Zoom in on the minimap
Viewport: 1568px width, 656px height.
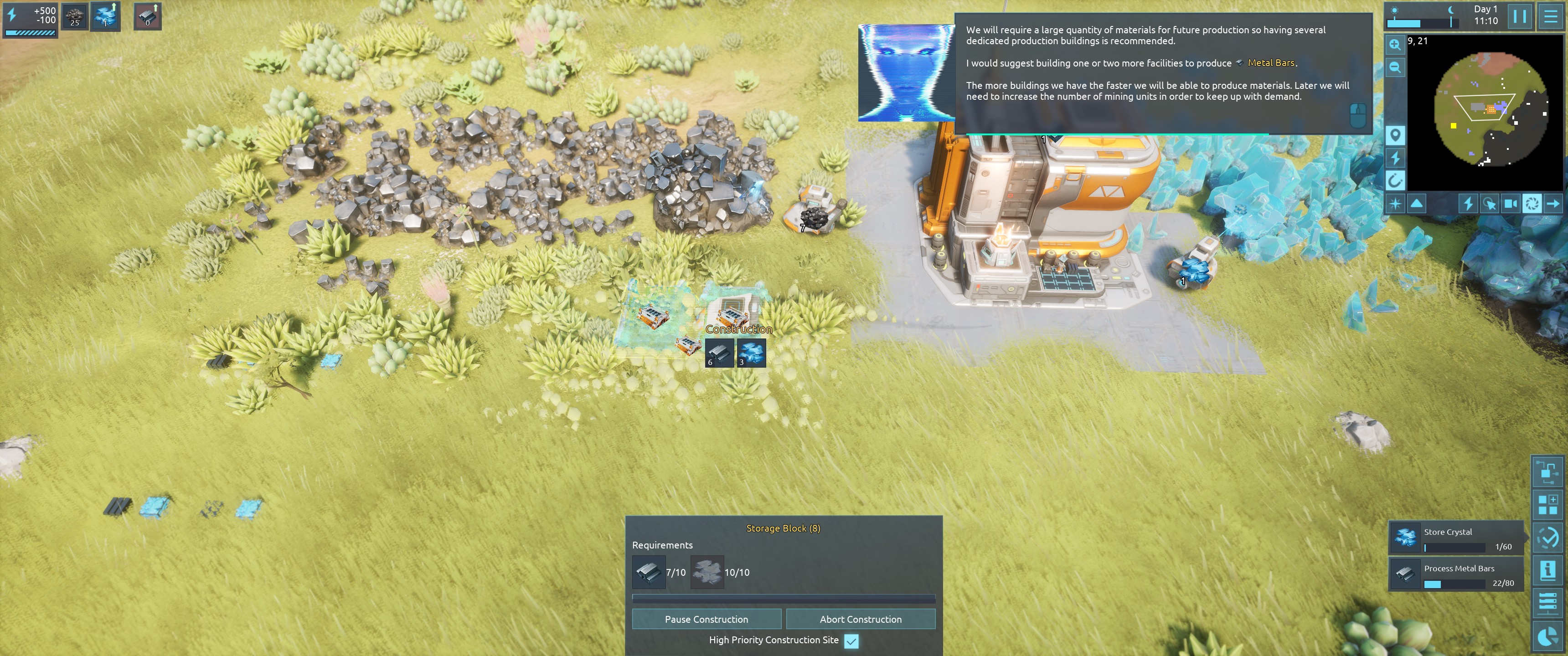1394,45
